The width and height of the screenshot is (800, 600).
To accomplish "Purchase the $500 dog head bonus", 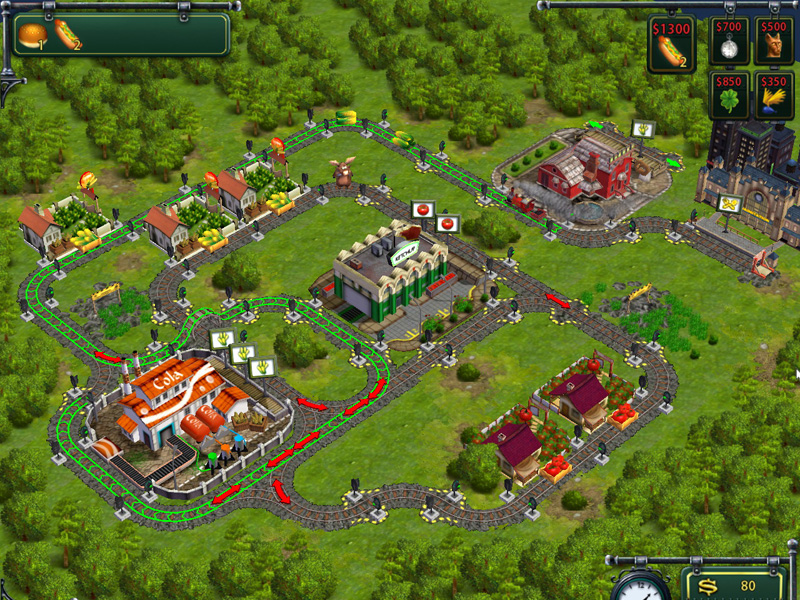I will coord(774,41).
